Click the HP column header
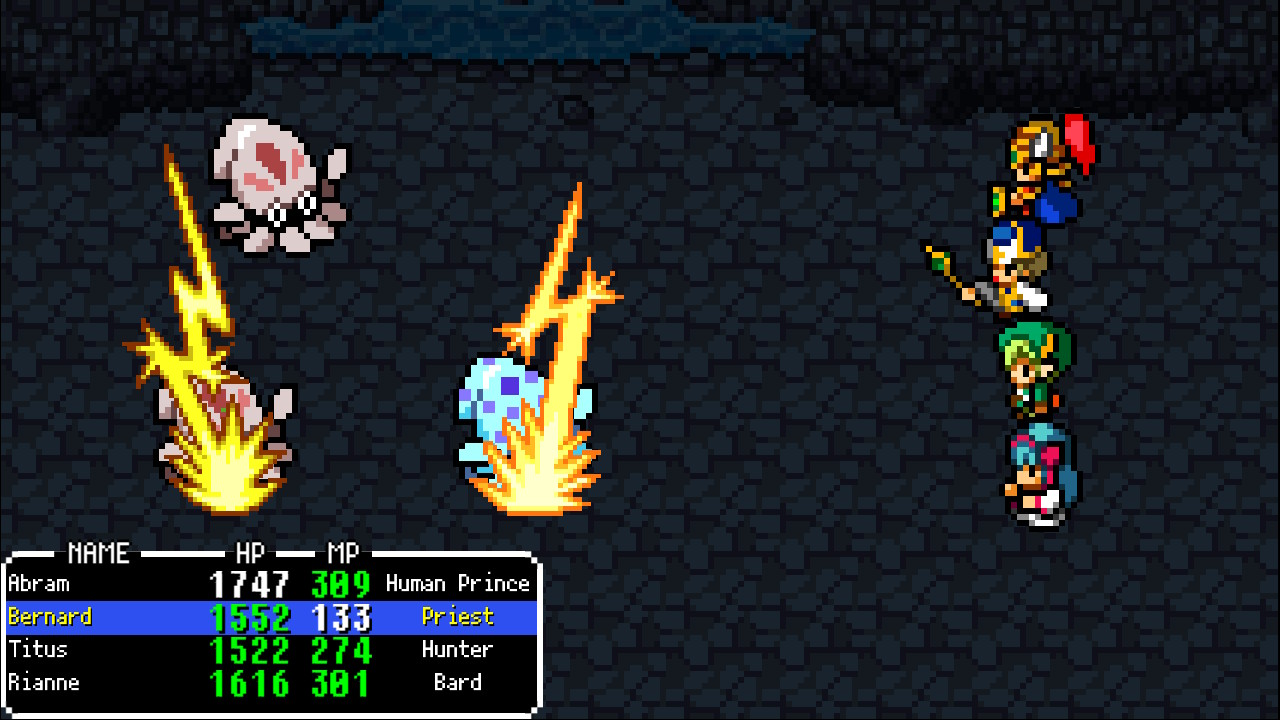 [x=250, y=553]
